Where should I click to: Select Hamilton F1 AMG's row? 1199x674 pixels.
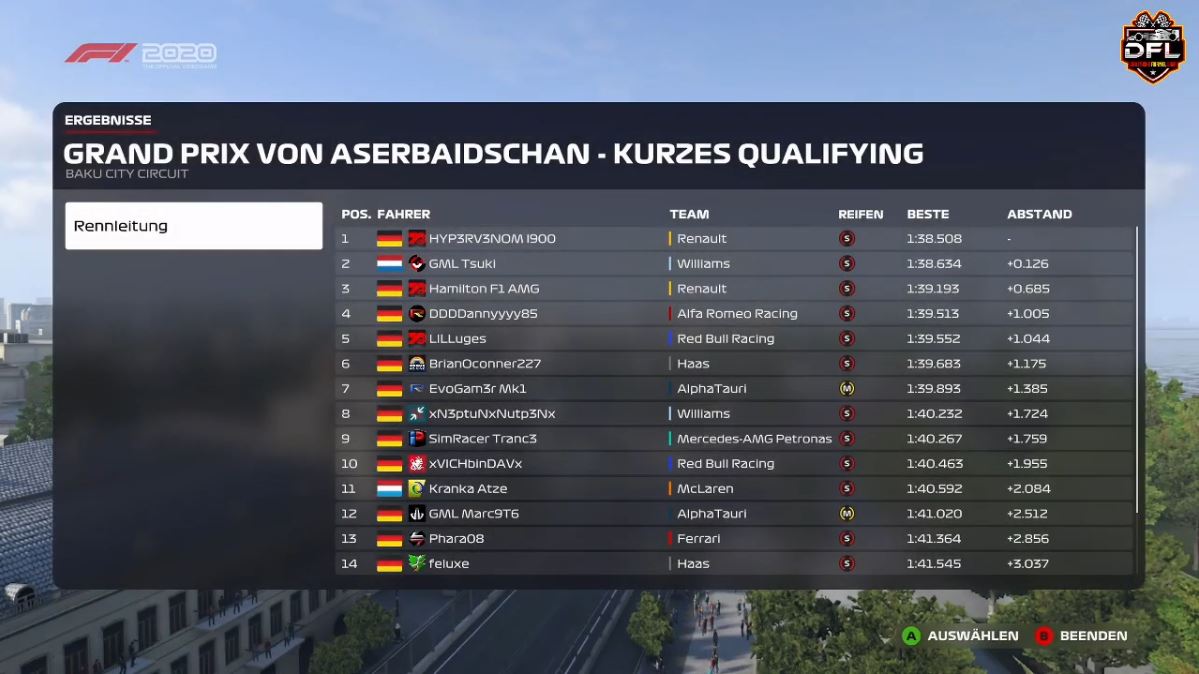tap(734, 289)
